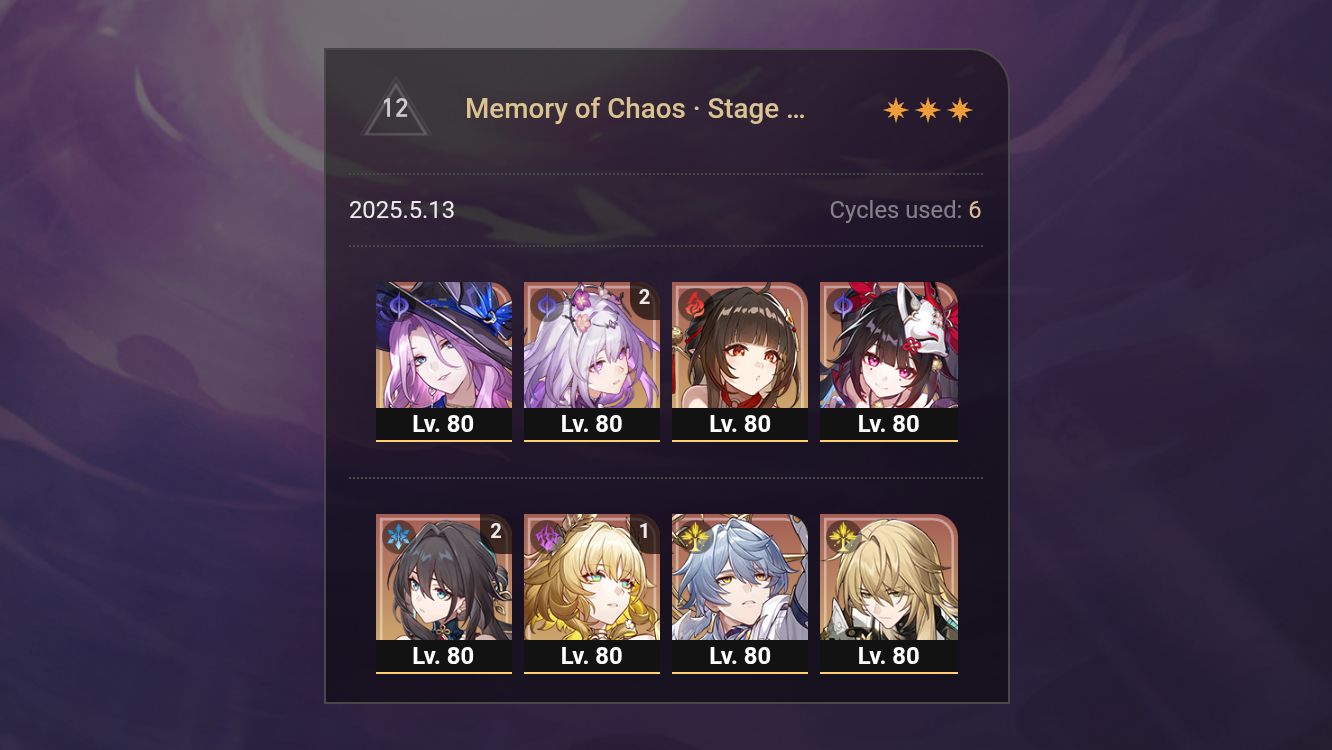Select Castorice's character portrait
This screenshot has width=1332, height=750.
coord(592,345)
